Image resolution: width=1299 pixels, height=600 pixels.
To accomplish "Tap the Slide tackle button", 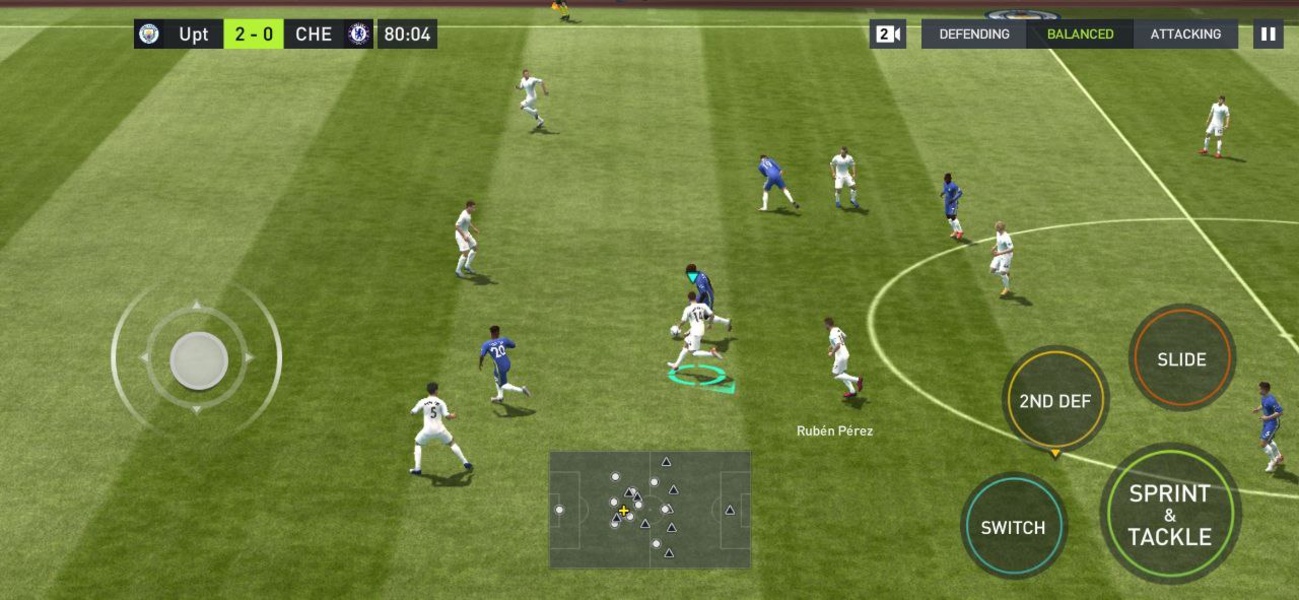I will [x=1182, y=359].
